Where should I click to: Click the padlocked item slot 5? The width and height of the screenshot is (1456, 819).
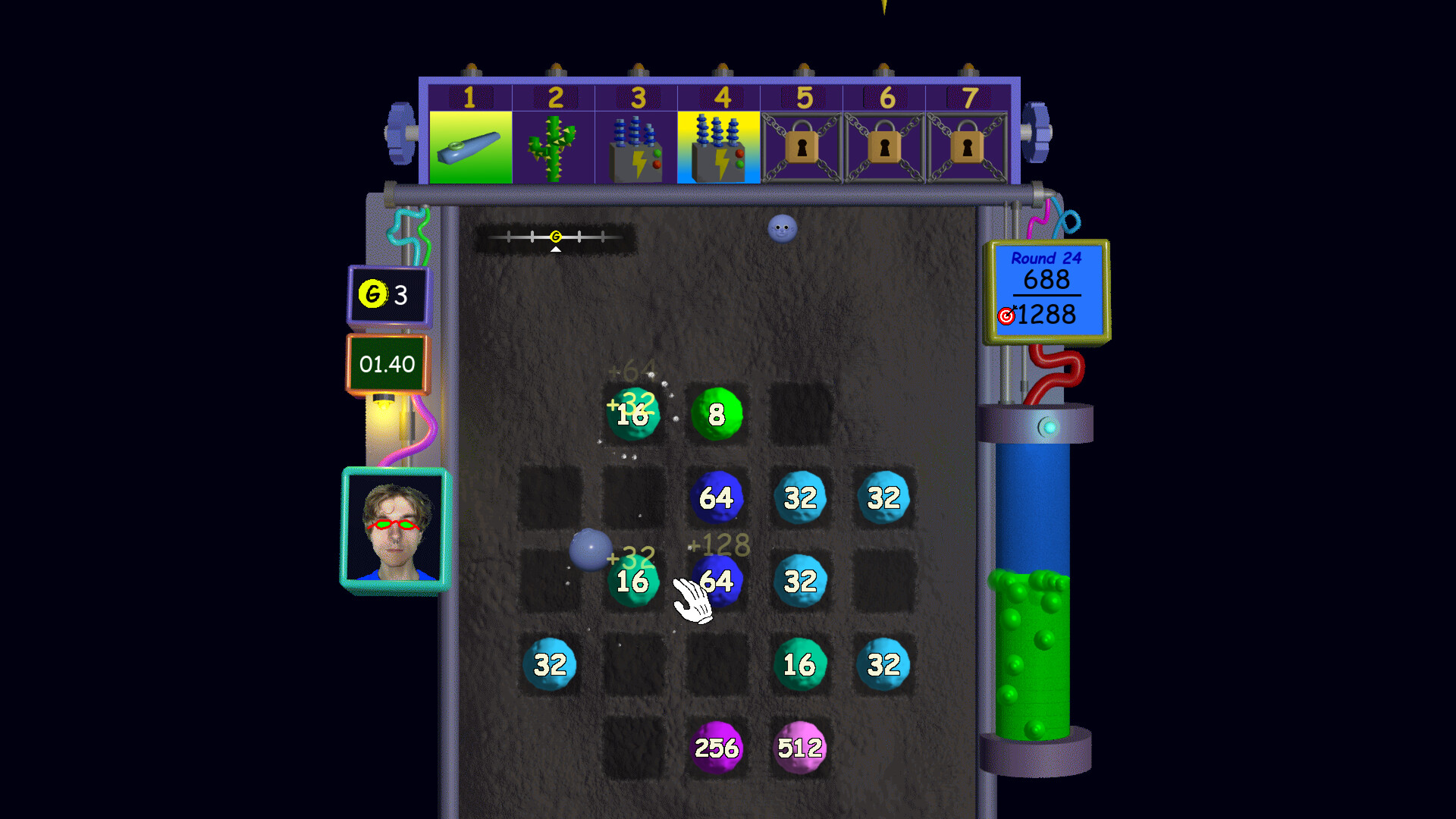(802, 146)
